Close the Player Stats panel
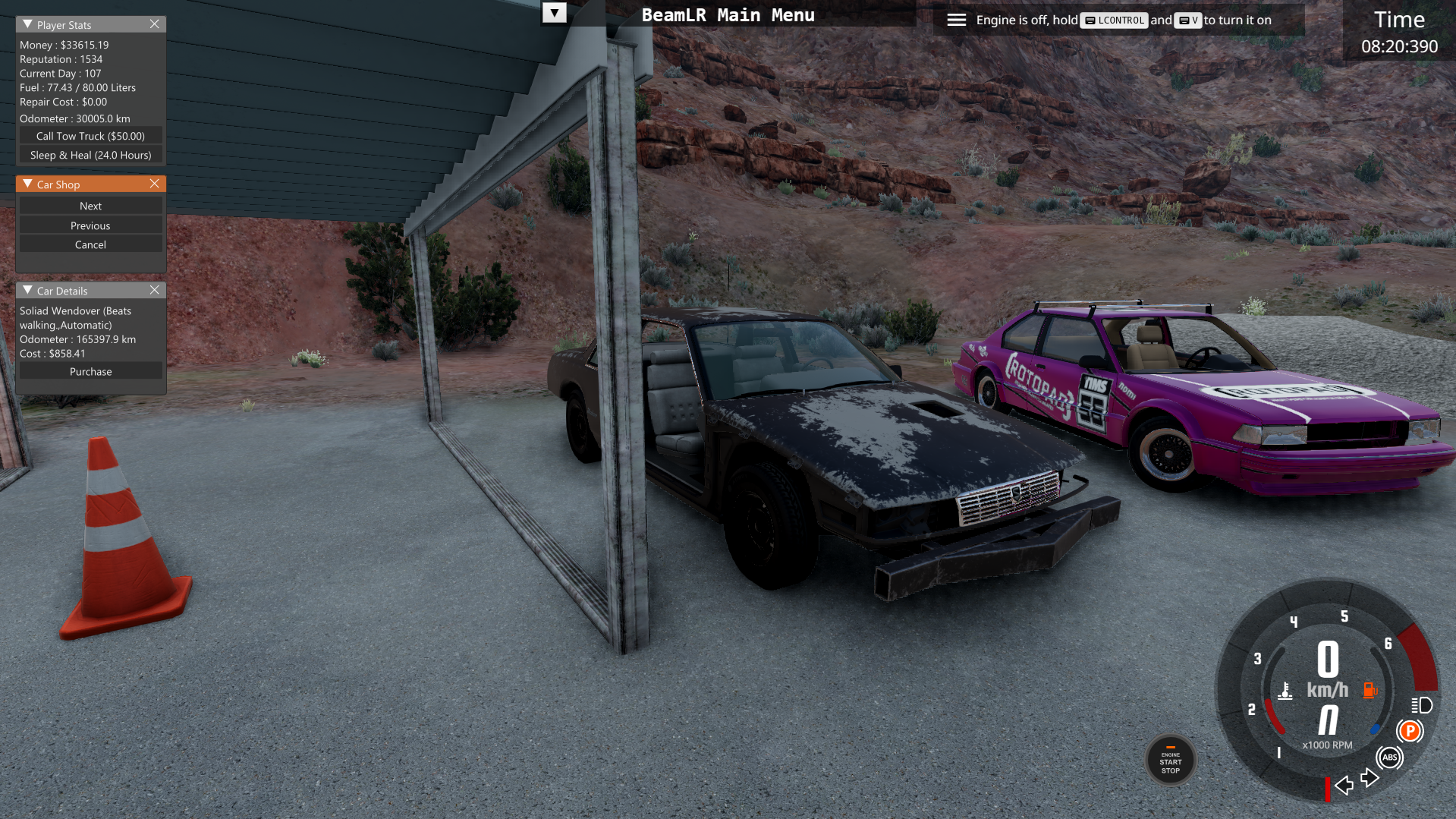Image resolution: width=1456 pixels, height=819 pixels. click(x=155, y=24)
